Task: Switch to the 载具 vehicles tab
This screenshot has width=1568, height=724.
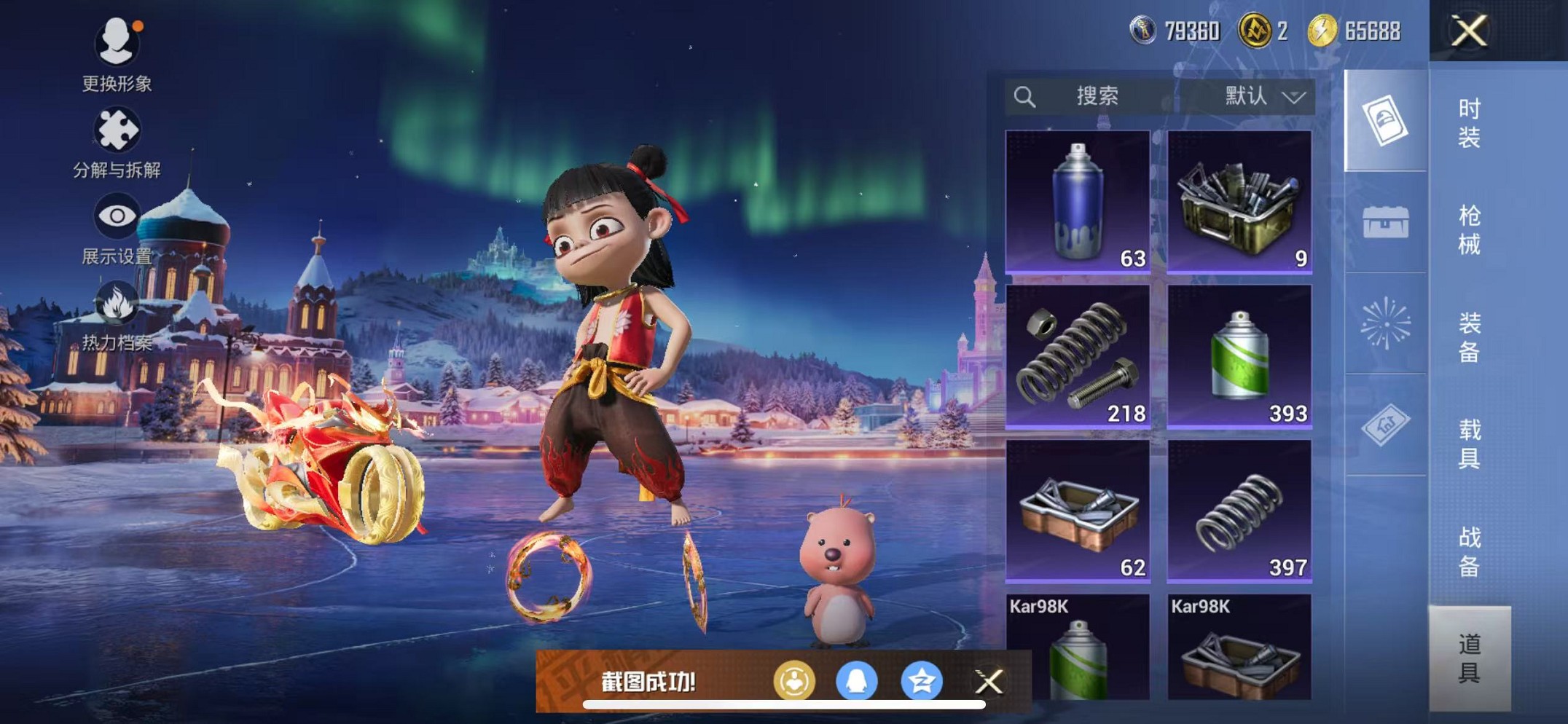Action: click(1469, 444)
